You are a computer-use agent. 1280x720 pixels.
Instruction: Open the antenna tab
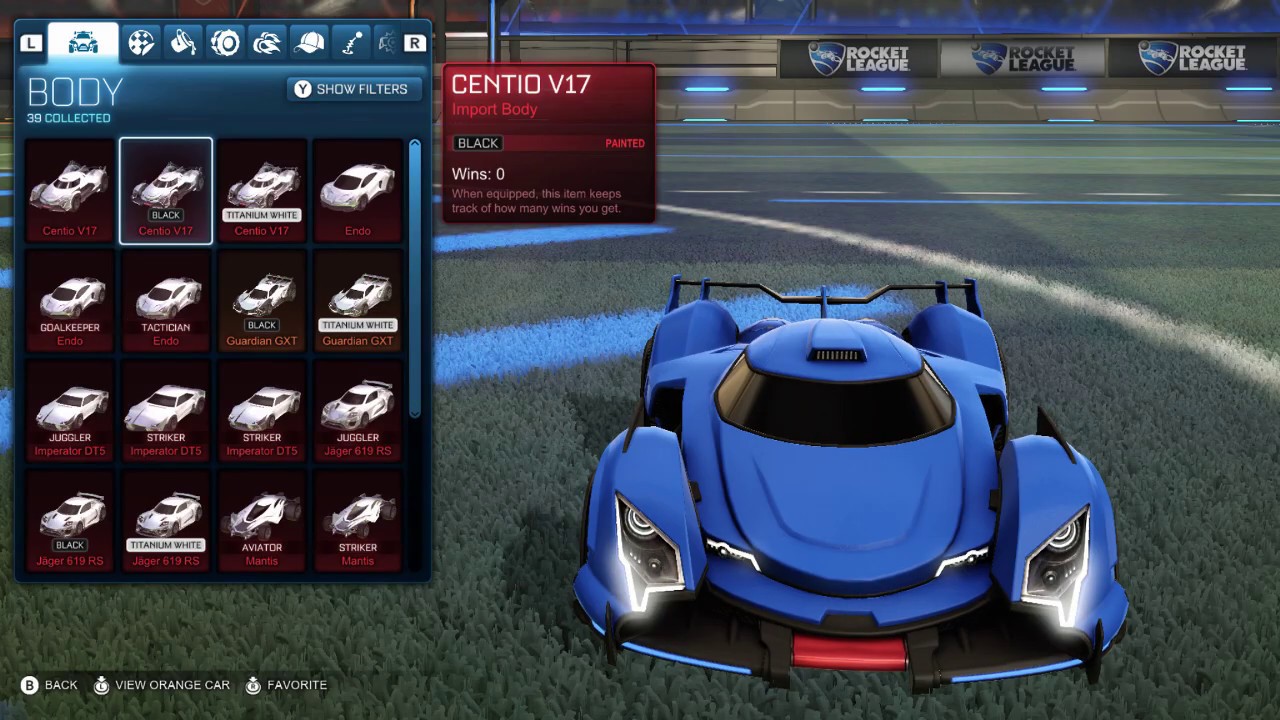(351, 43)
